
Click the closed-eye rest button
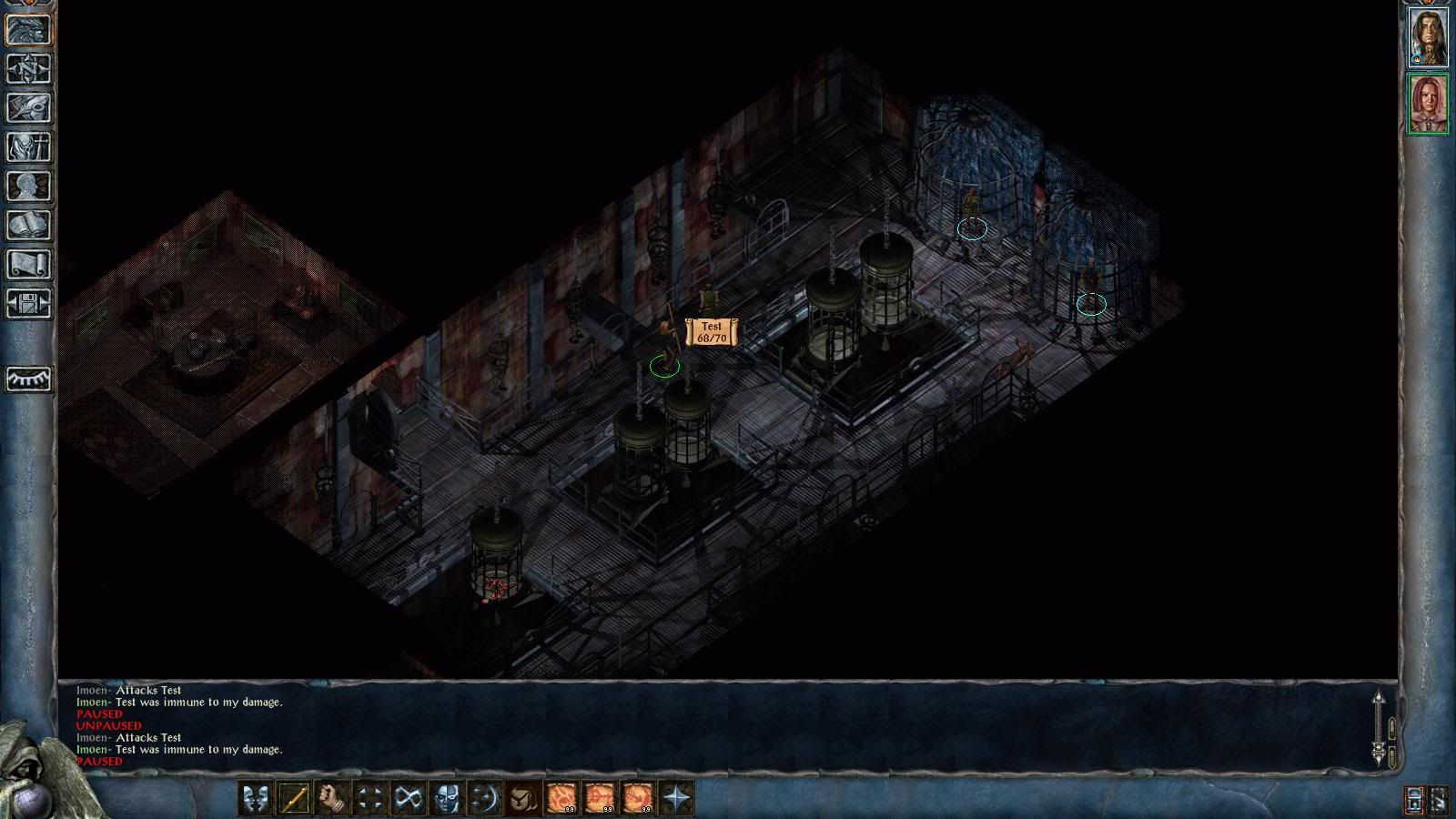tap(29, 379)
